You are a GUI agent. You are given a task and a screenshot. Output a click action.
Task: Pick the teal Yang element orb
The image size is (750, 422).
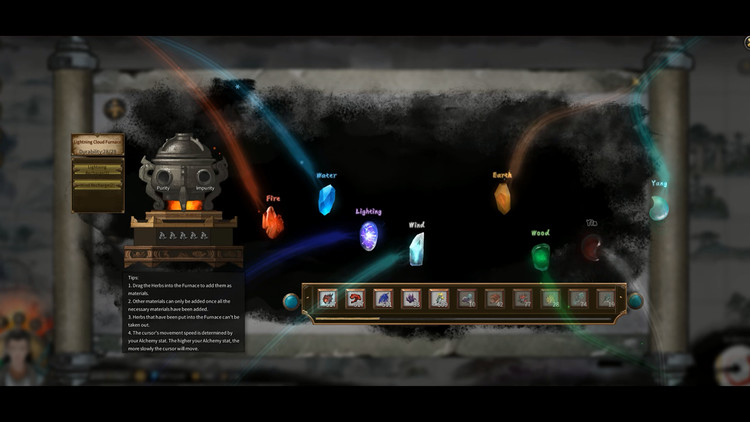tap(659, 207)
